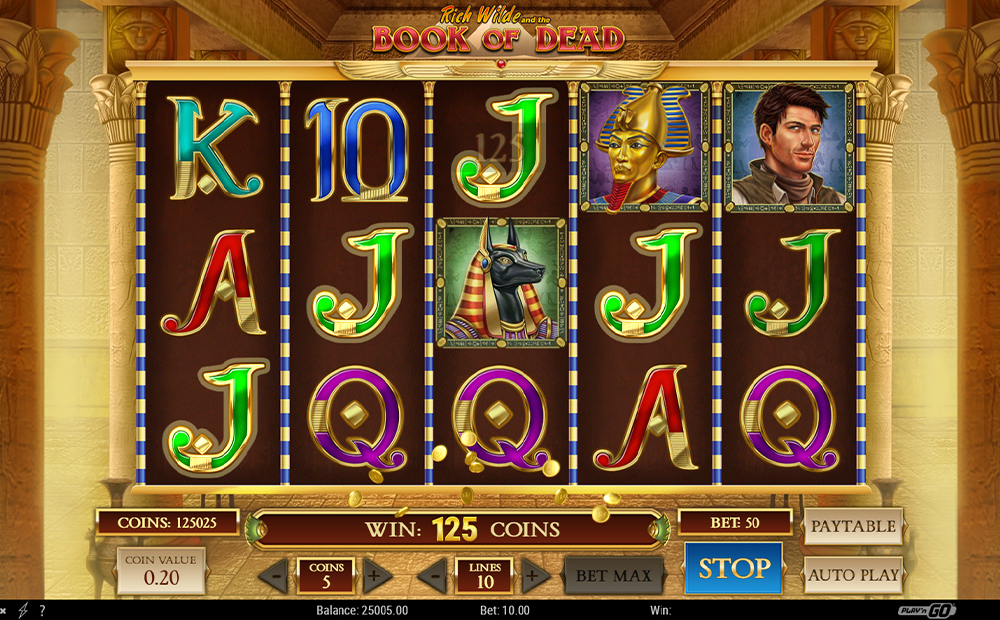Stop the spinning reels with the STOP button

coord(733,569)
